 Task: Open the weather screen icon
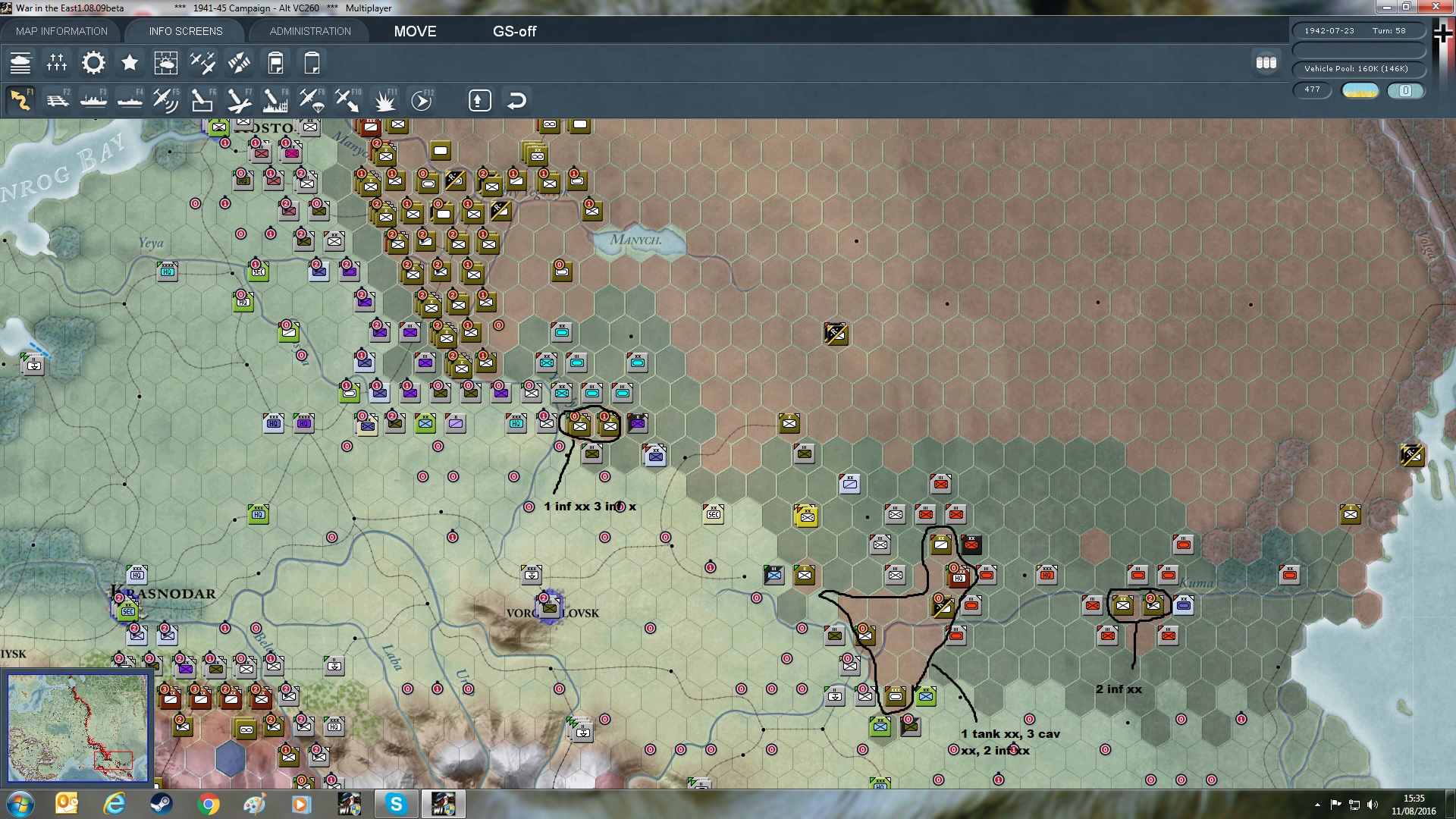[166, 62]
